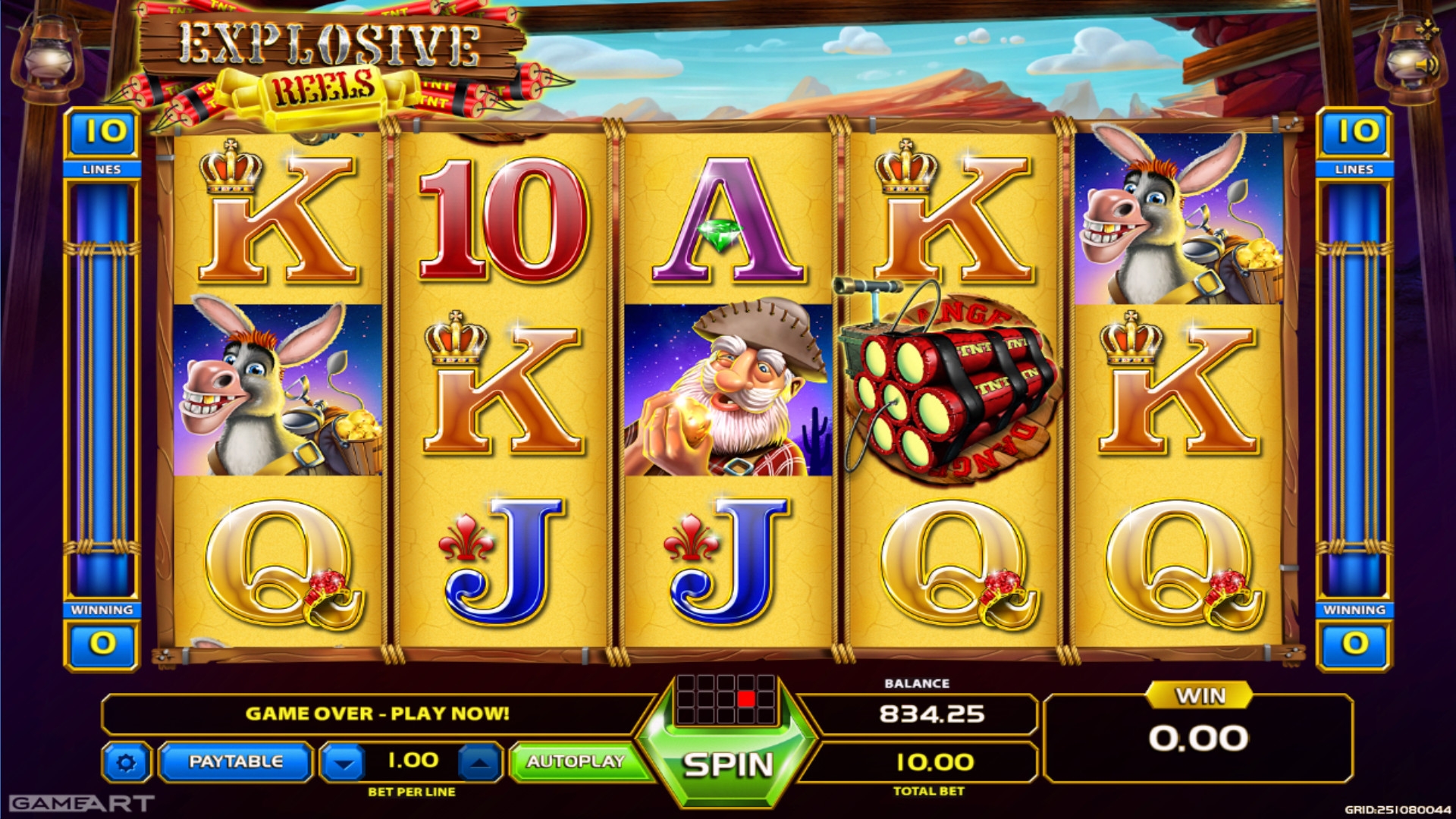Spin the reels with the green SPIN button
This screenshot has height=819, width=1456.
tap(728, 764)
